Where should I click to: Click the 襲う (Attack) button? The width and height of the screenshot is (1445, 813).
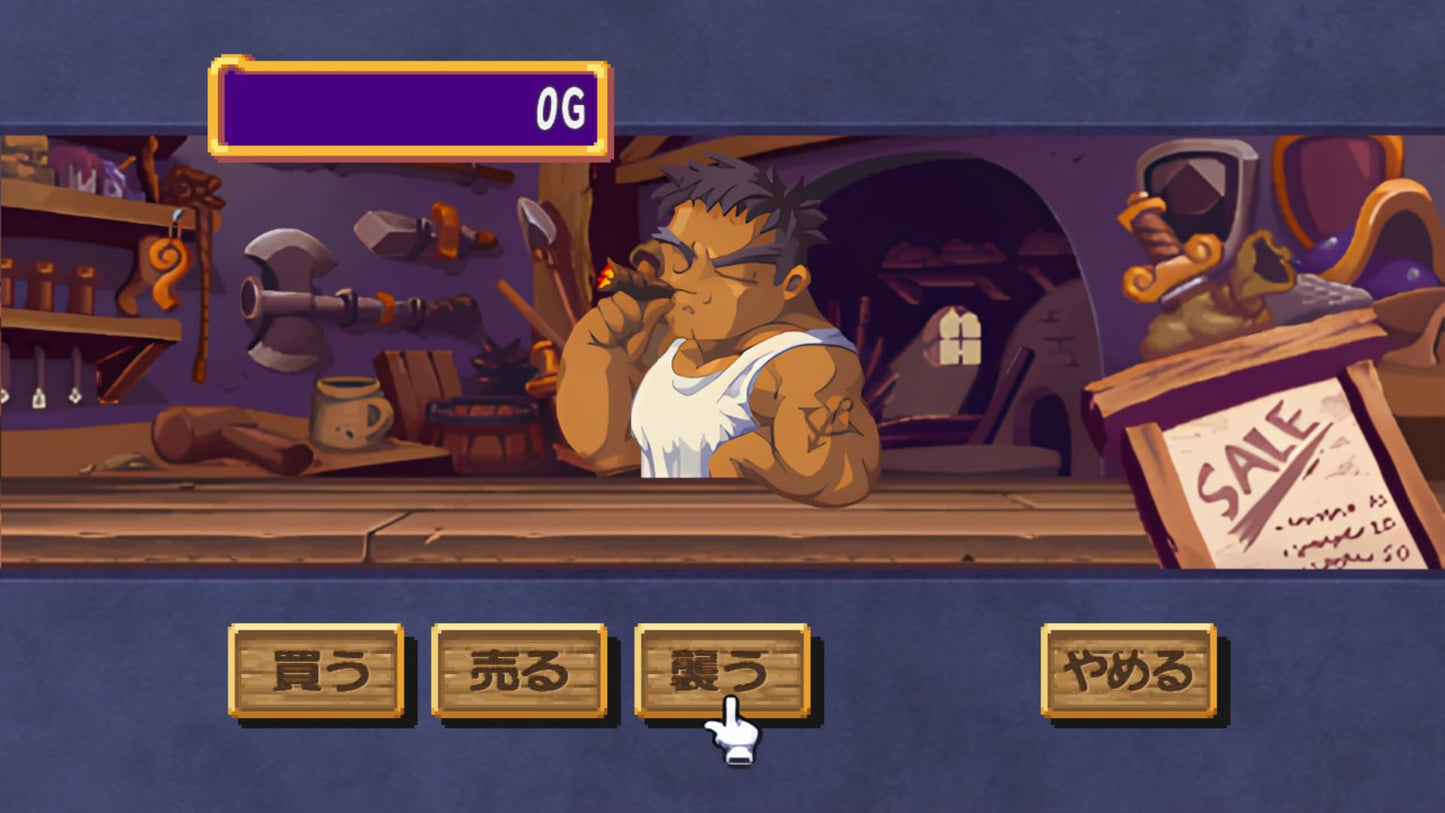[x=721, y=668]
